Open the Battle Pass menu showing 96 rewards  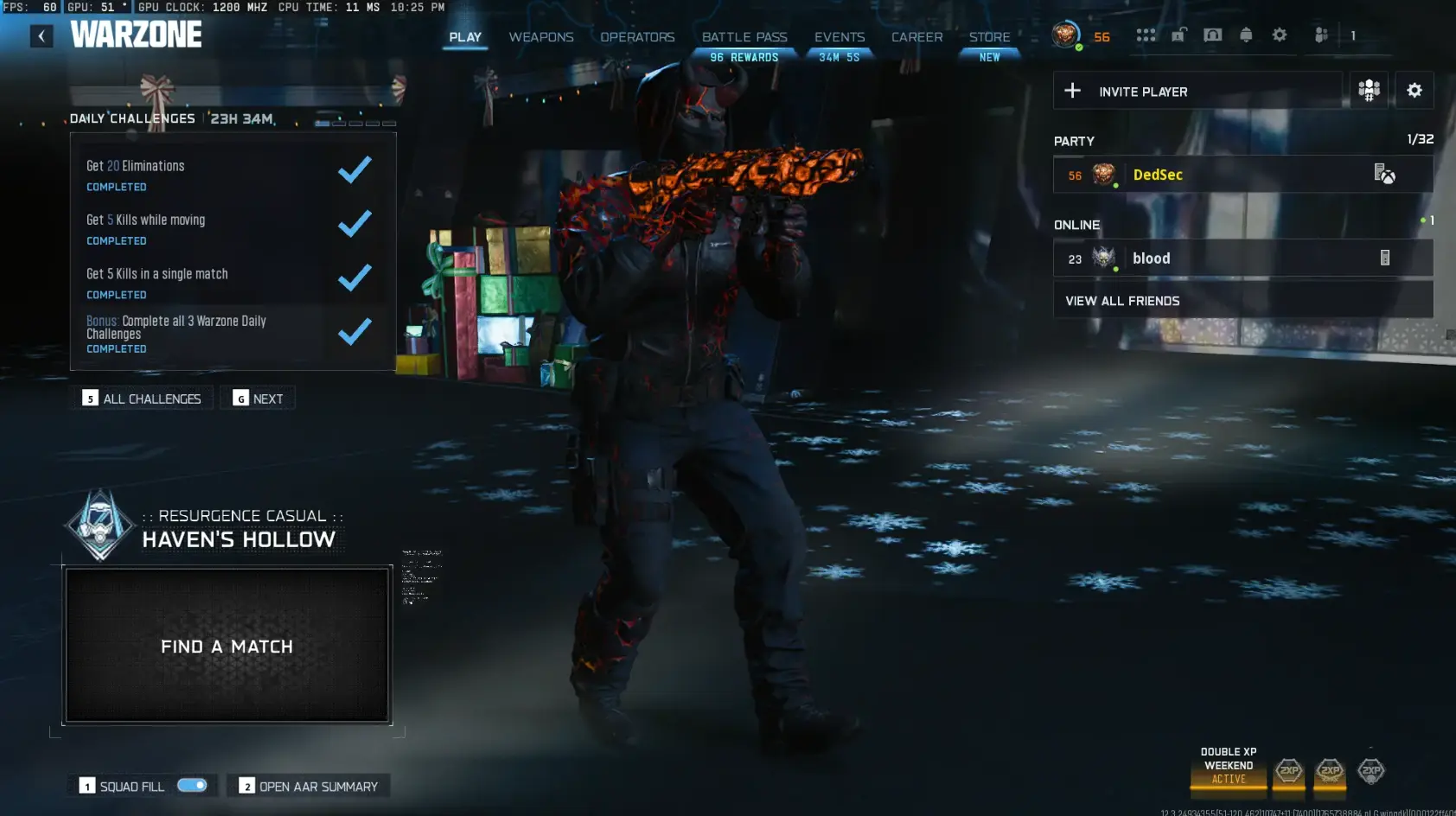744,37
